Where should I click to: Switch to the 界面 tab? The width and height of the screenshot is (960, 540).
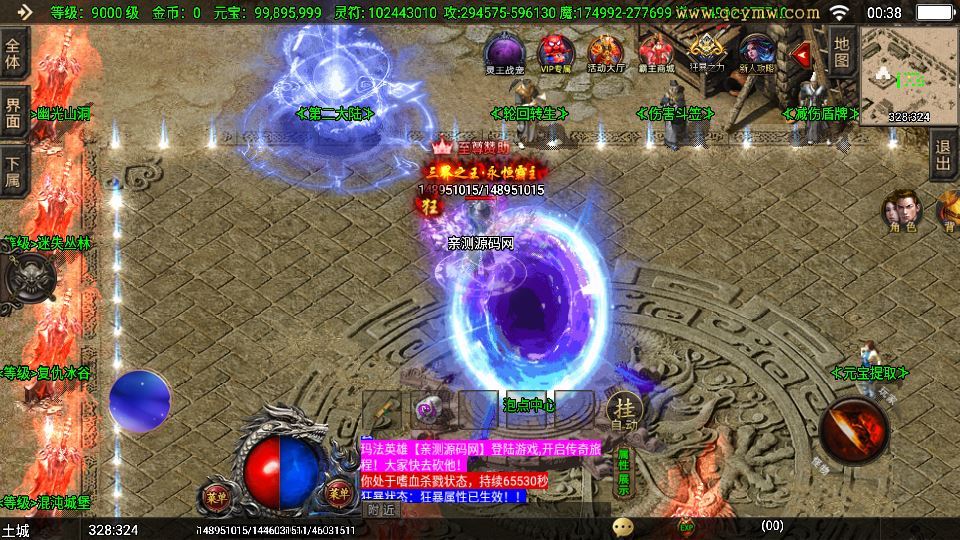[13, 111]
